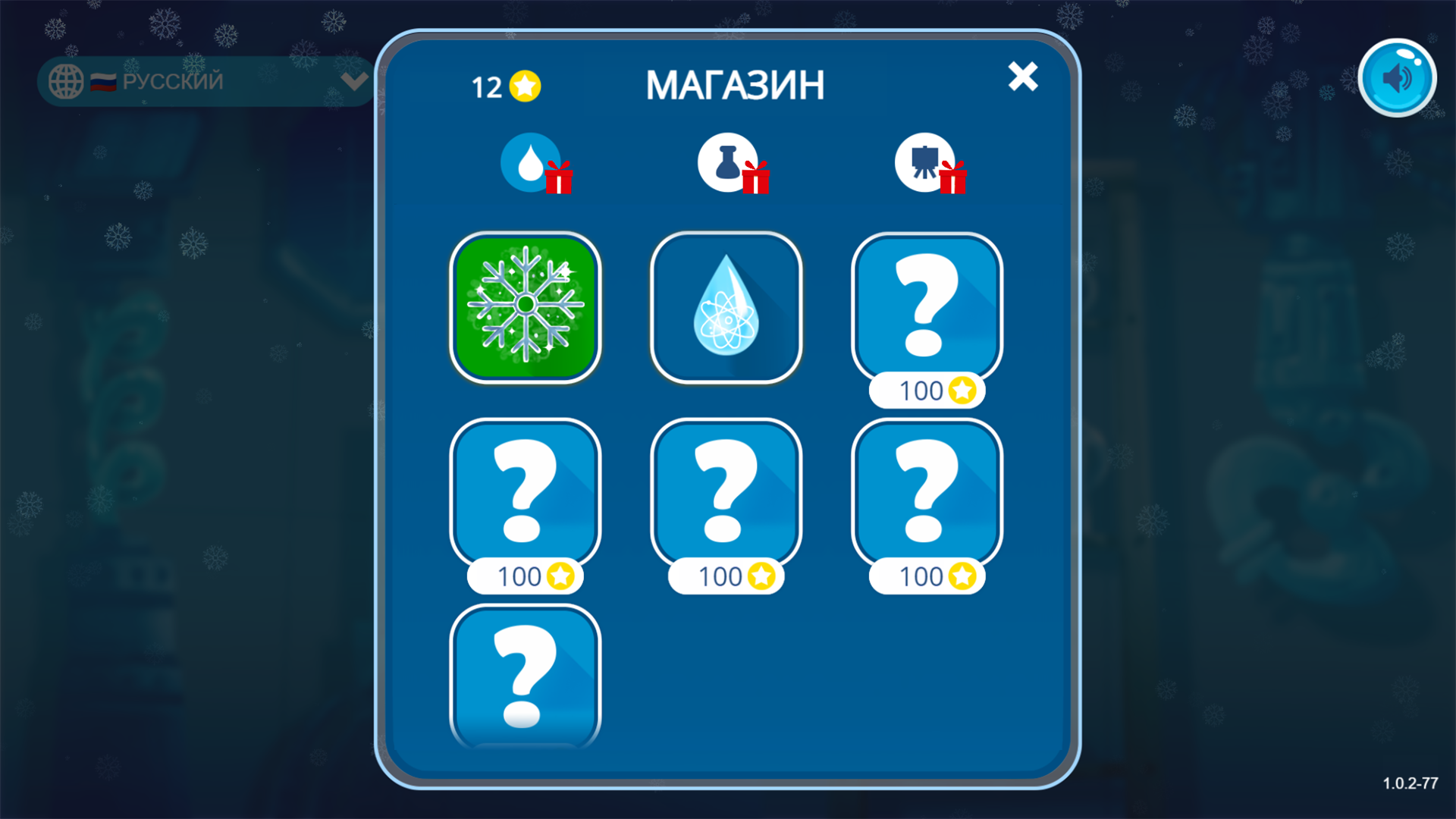1456x819 pixels.
Task: Click the globe icon beside language selector
Action: click(x=67, y=81)
